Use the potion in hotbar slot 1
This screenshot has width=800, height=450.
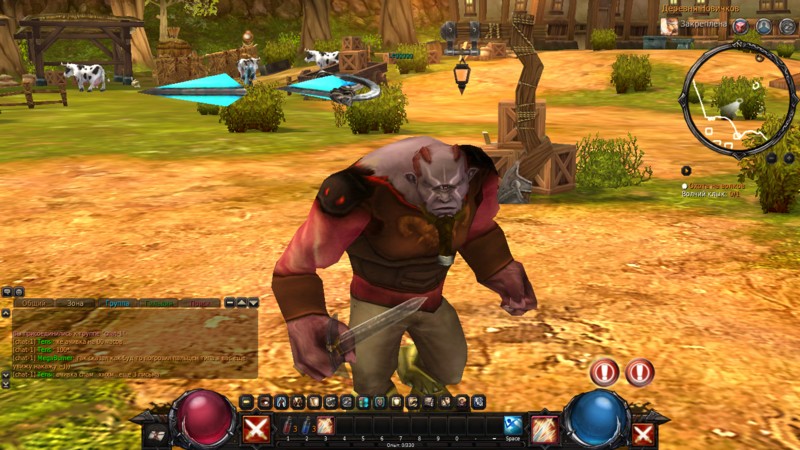tap(288, 425)
